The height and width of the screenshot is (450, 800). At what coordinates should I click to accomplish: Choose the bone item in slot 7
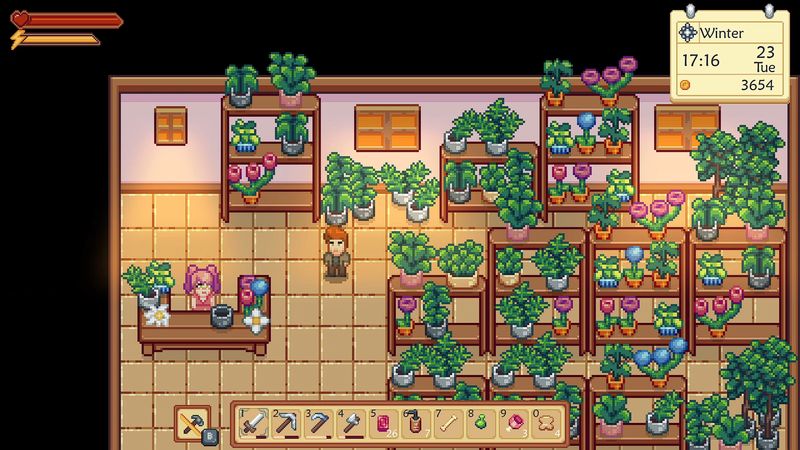pyautogui.click(x=449, y=424)
